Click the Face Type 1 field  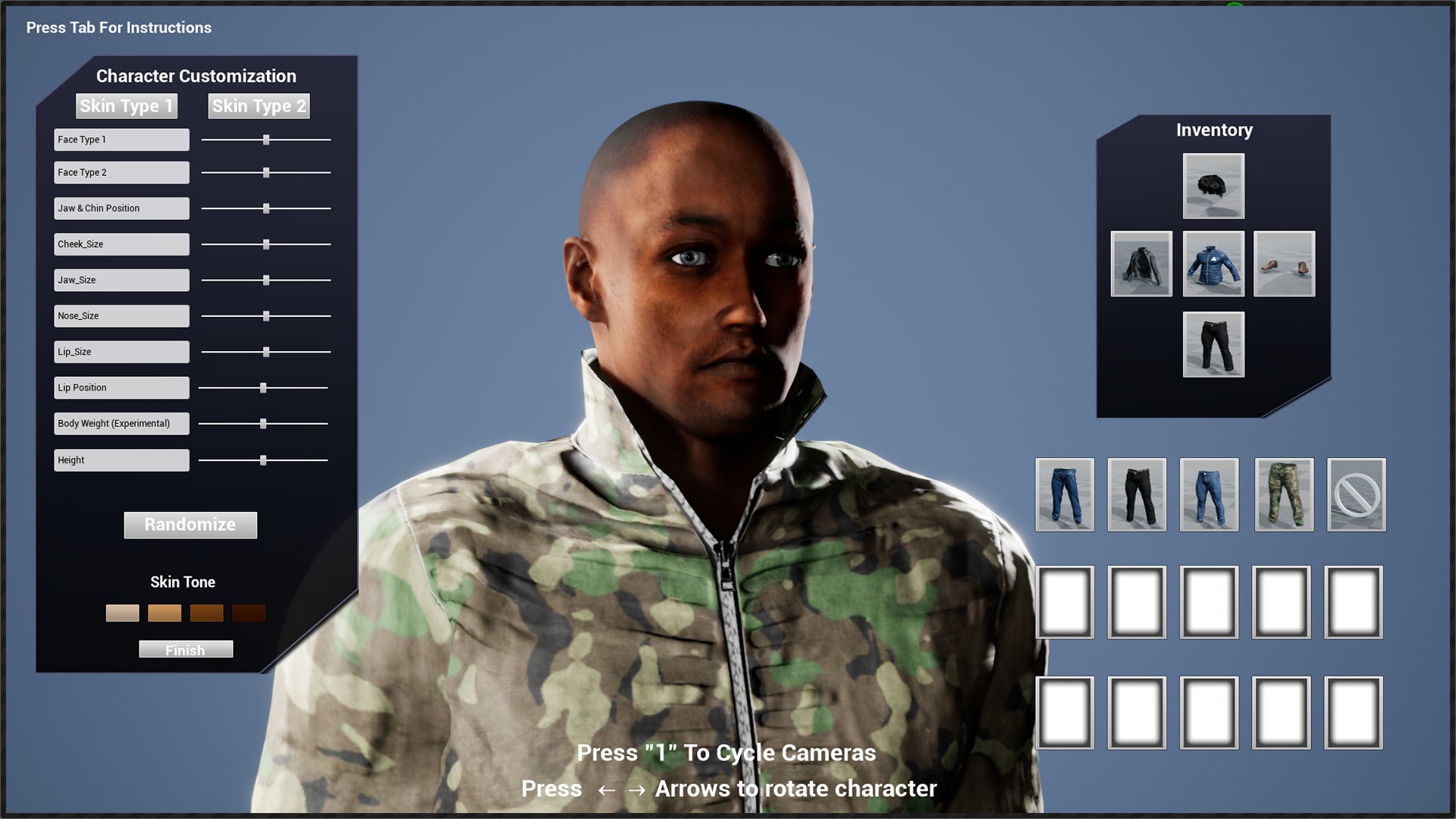tap(121, 139)
